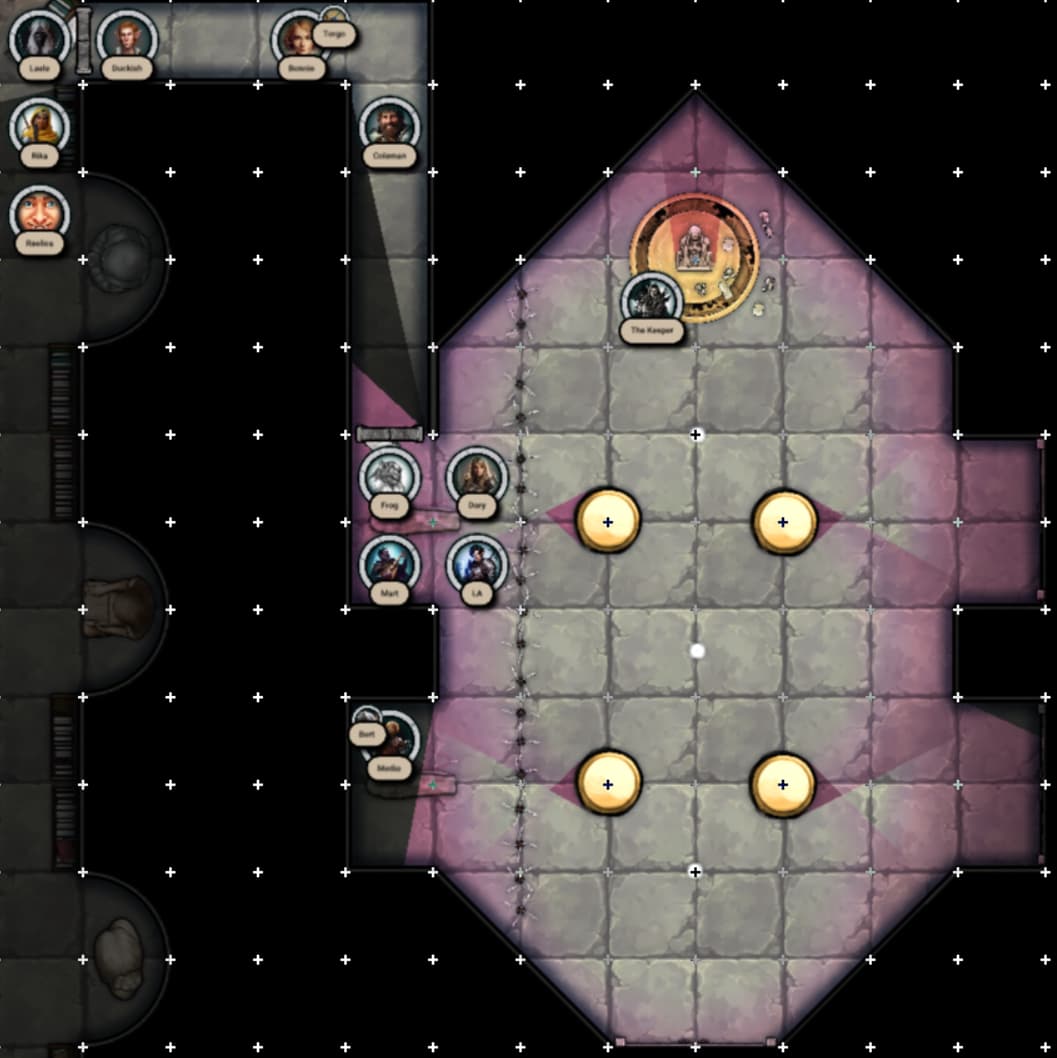
Task: Click the Dory character token
Action: pos(476,476)
